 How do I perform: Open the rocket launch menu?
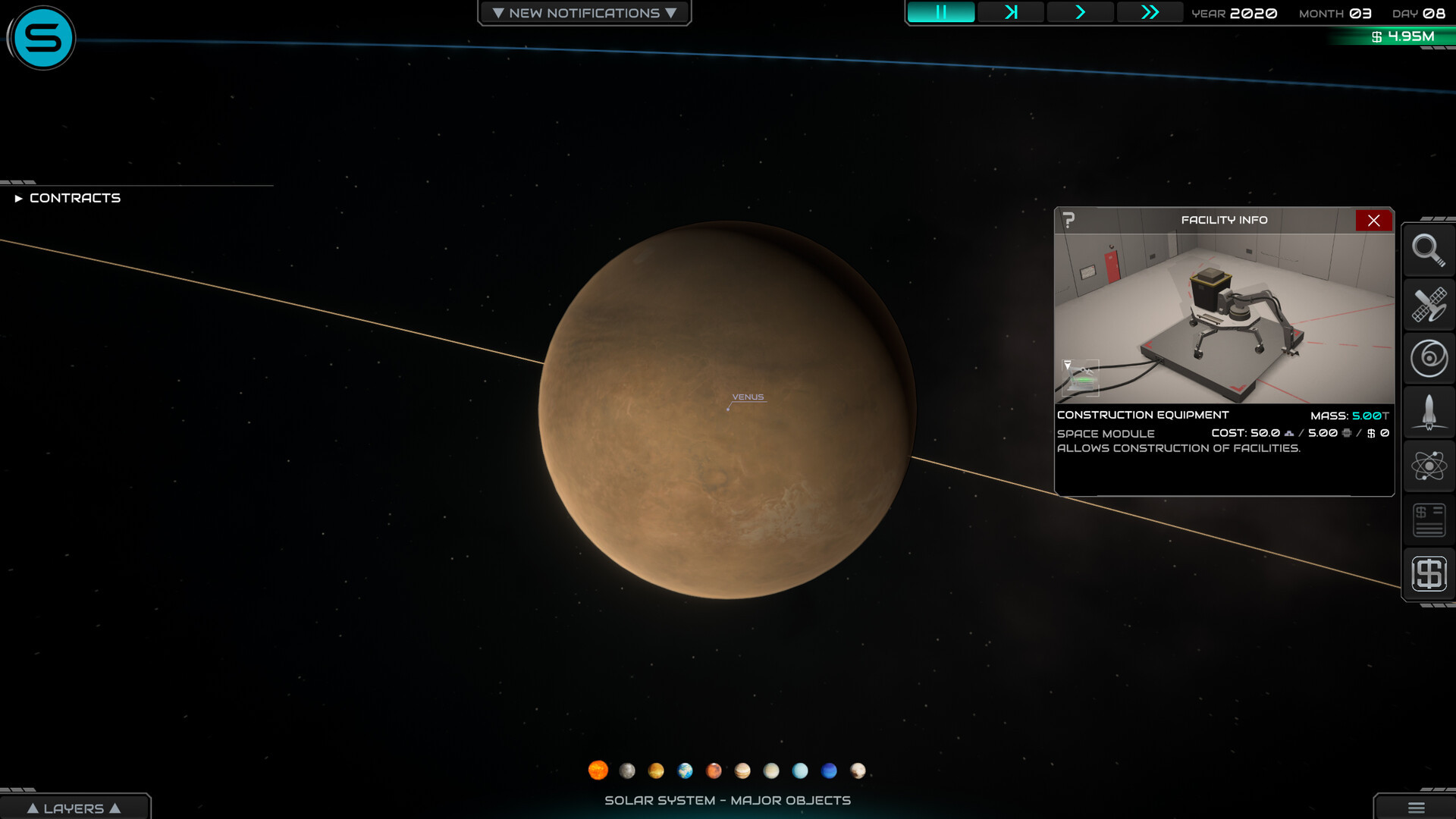click(x=1428, y=412)
